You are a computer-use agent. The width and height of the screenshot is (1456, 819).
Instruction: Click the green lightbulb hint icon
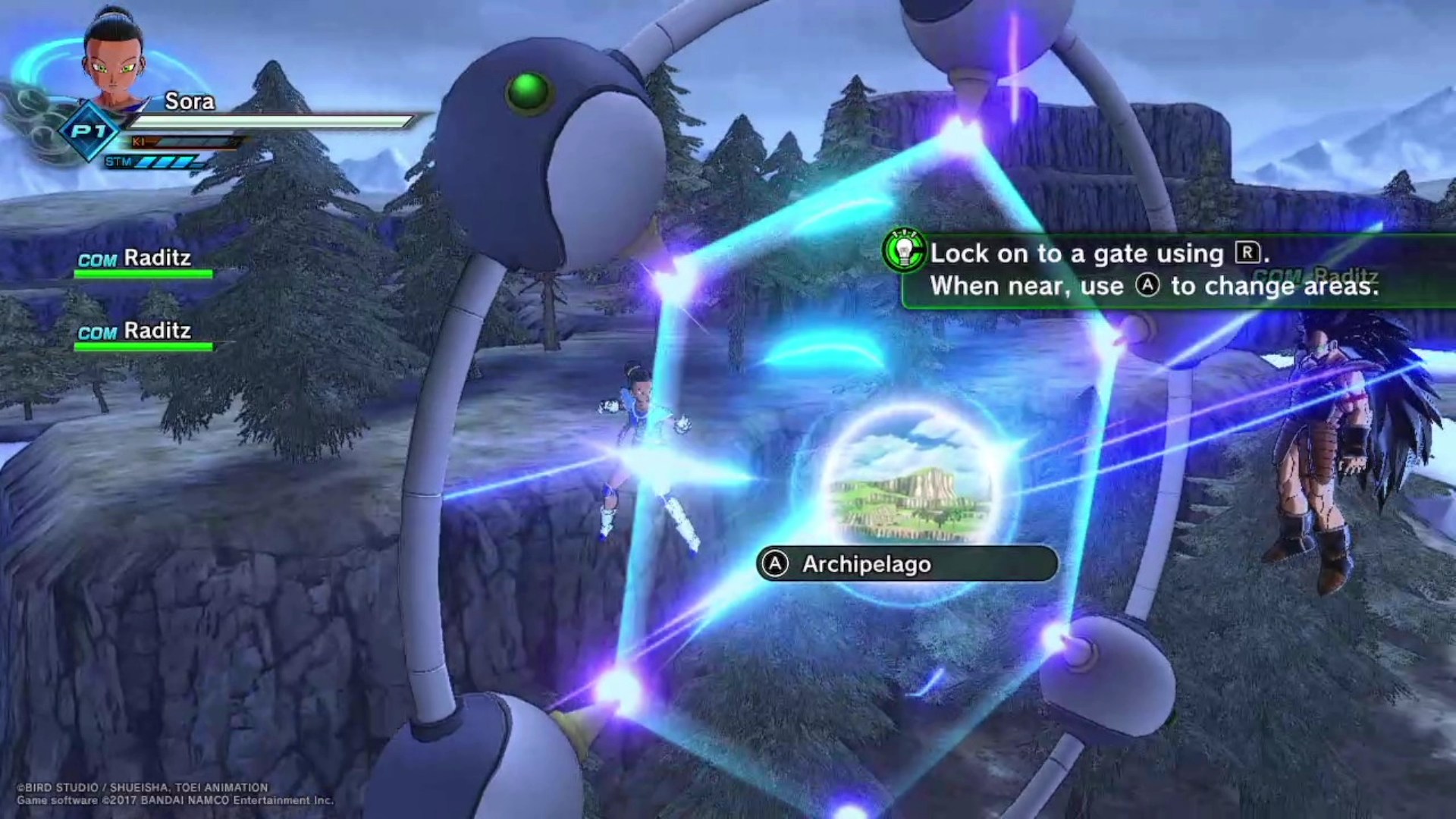pyautogui.click(x=904, y=250)
